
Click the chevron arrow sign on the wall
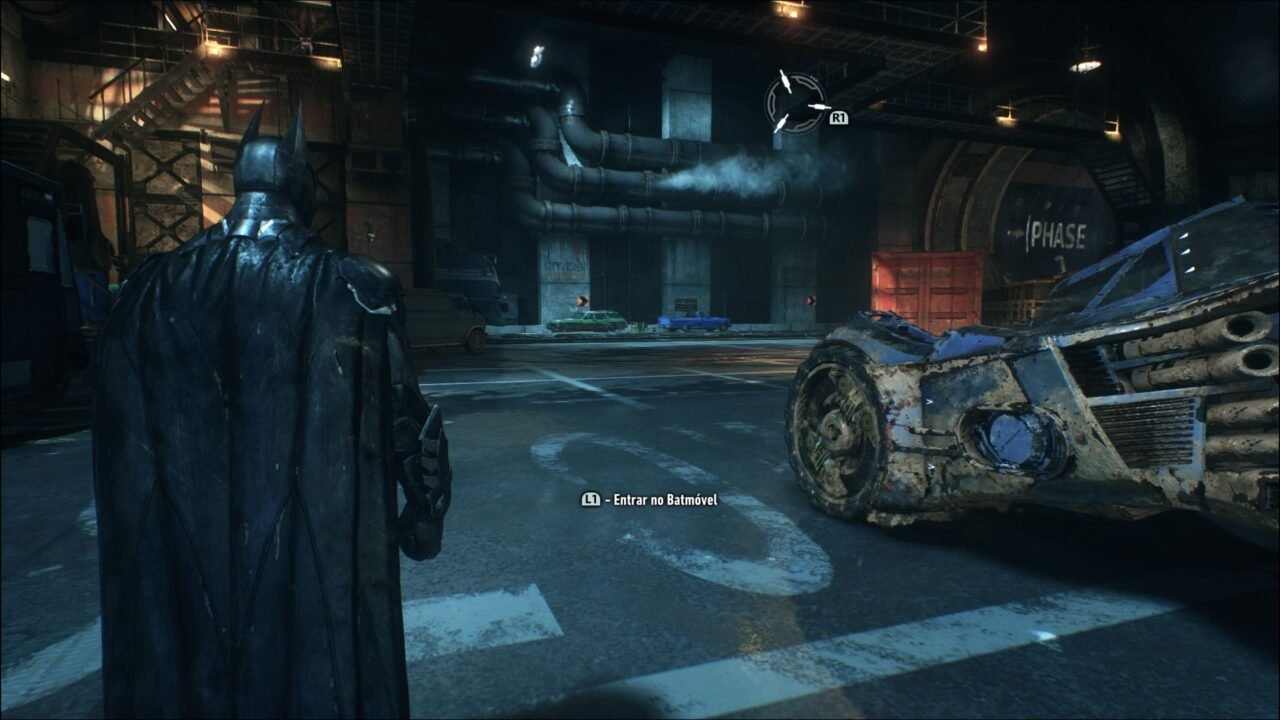(583, 300)
